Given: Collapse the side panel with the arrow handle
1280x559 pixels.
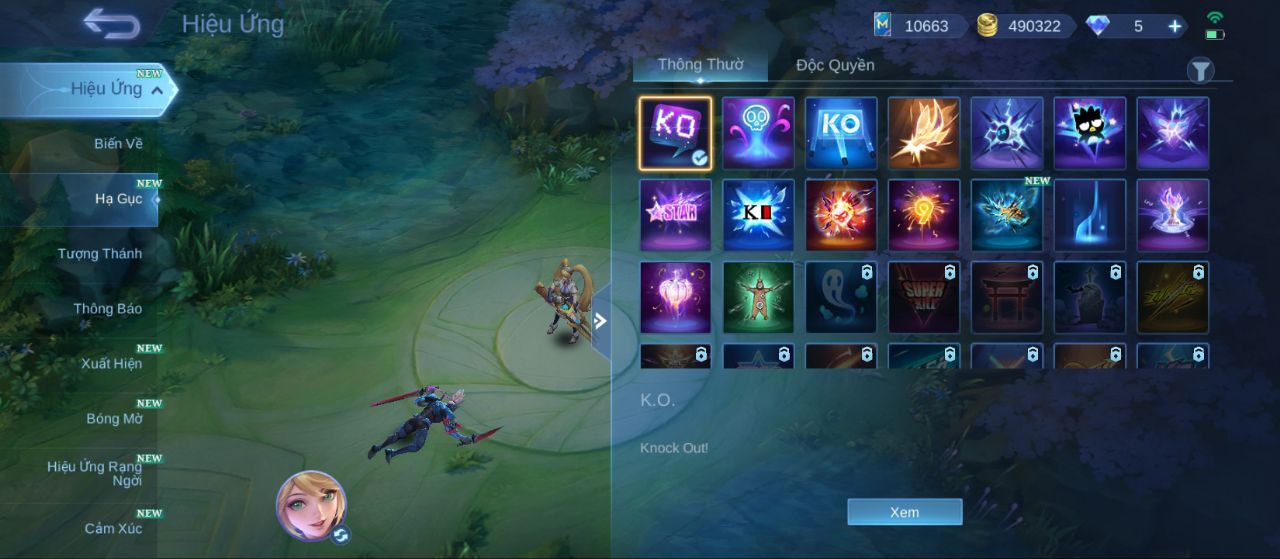Looking at the screenshot, I should tap(600, 321).
